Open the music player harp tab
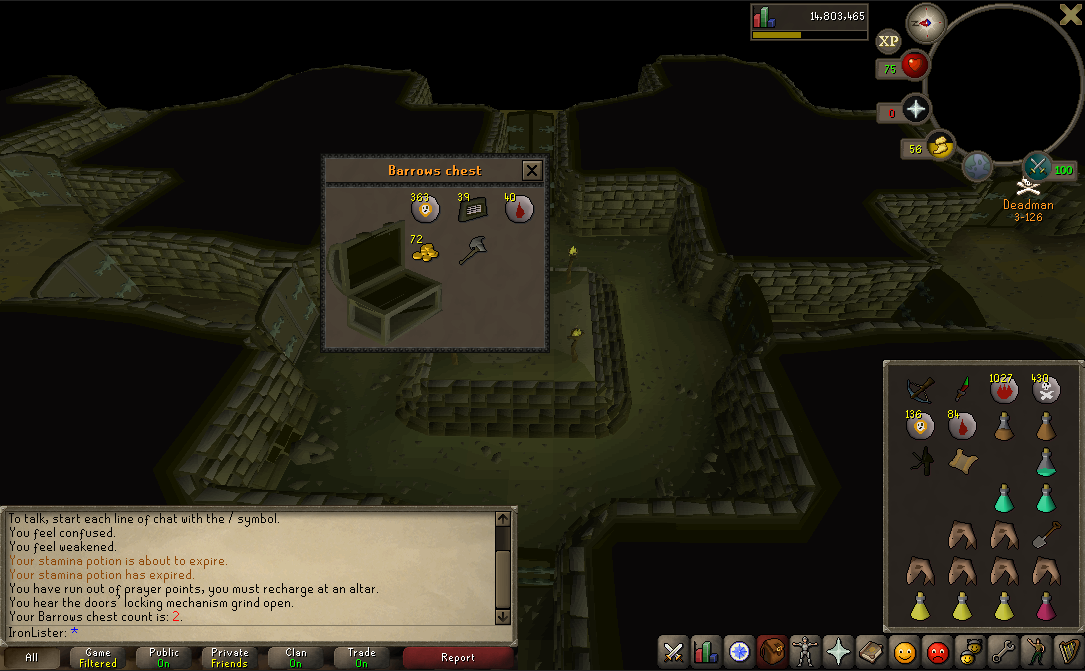Viewport: 1085px width, 671px height. click(1068, 652)
